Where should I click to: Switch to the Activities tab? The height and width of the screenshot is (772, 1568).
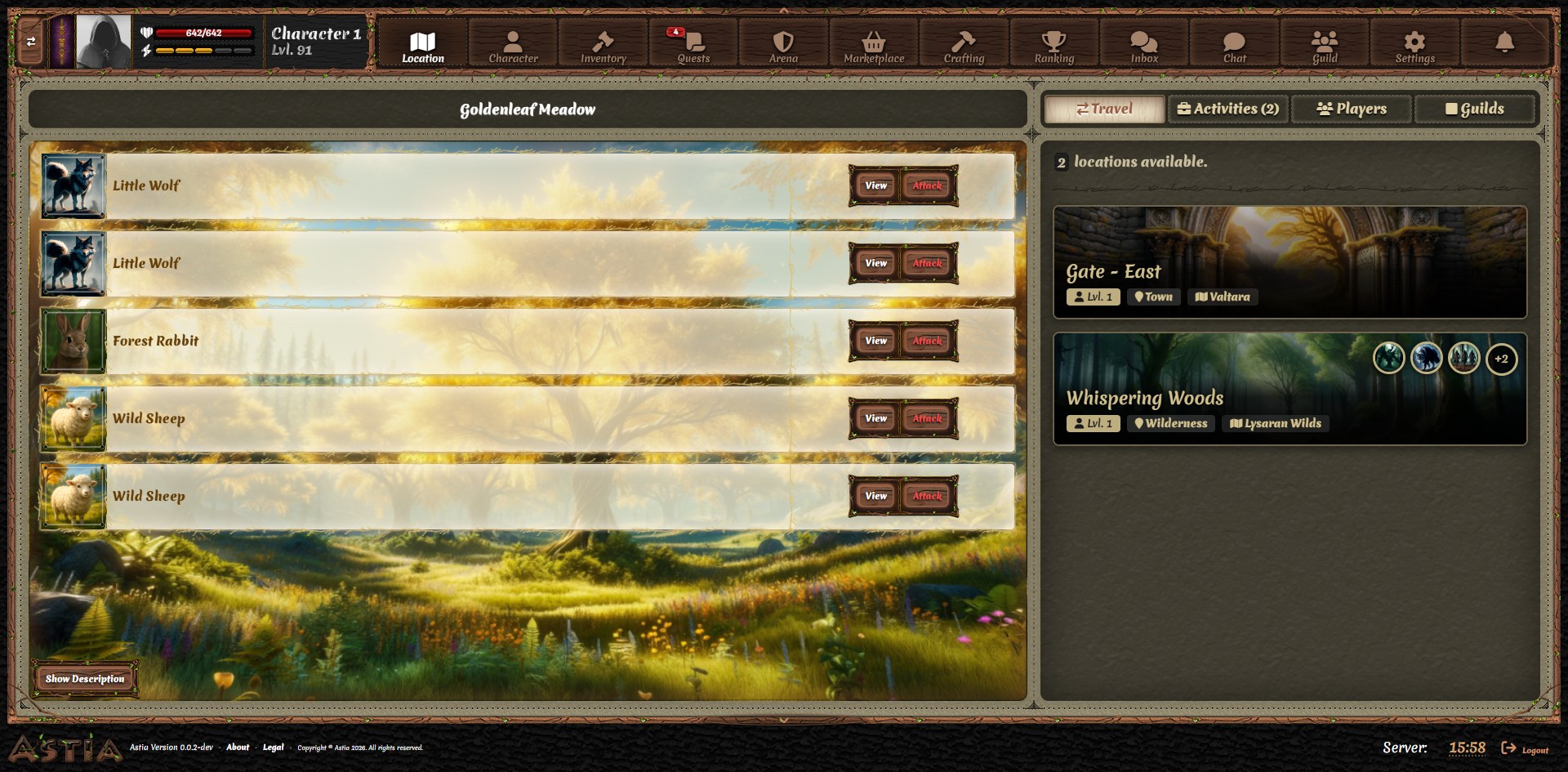coord(1227,108)
